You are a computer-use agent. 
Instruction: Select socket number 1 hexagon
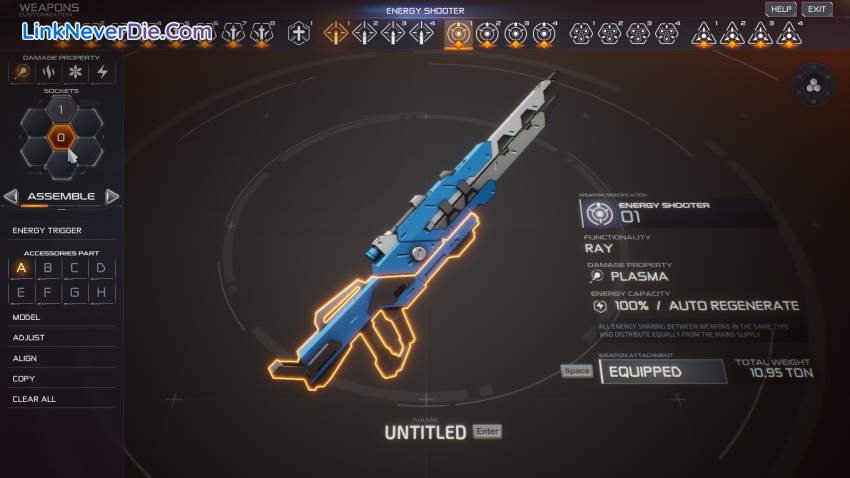pos(60,110)
